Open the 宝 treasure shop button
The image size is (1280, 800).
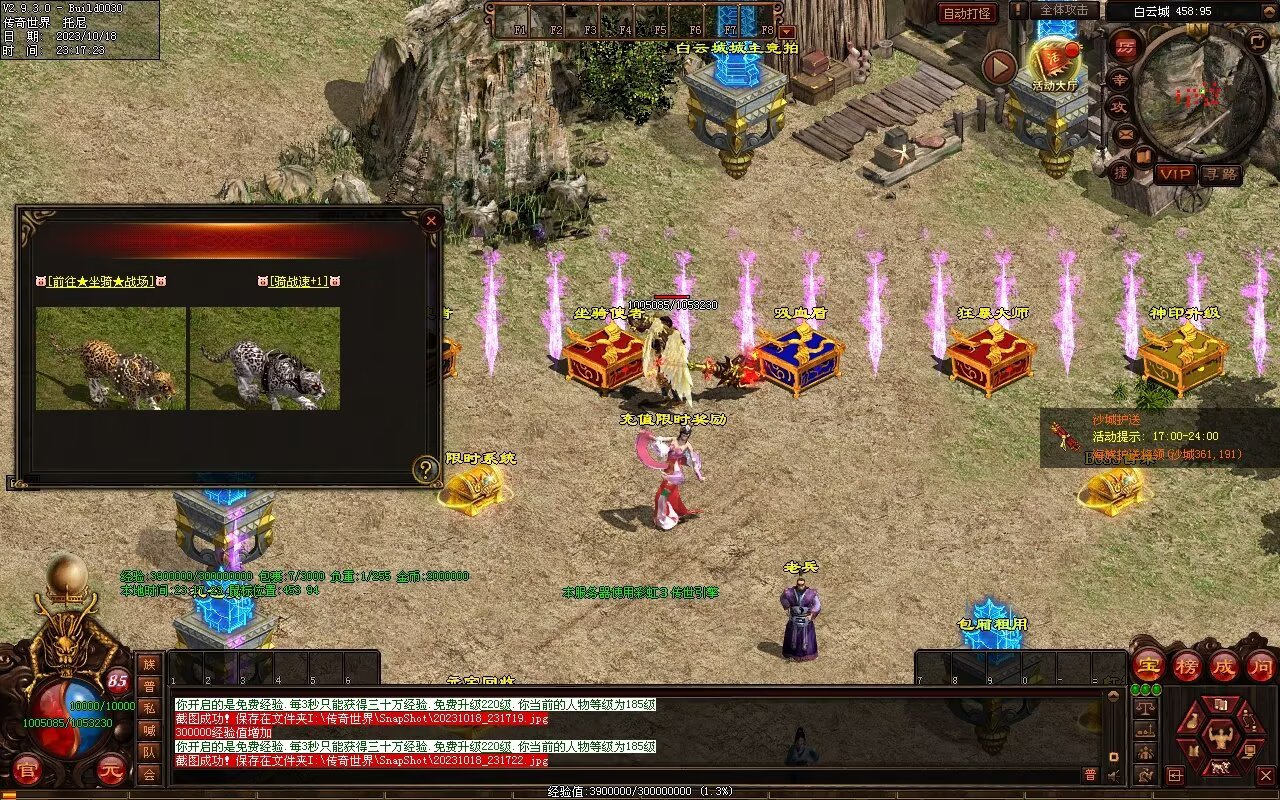tap(1148, 665)
